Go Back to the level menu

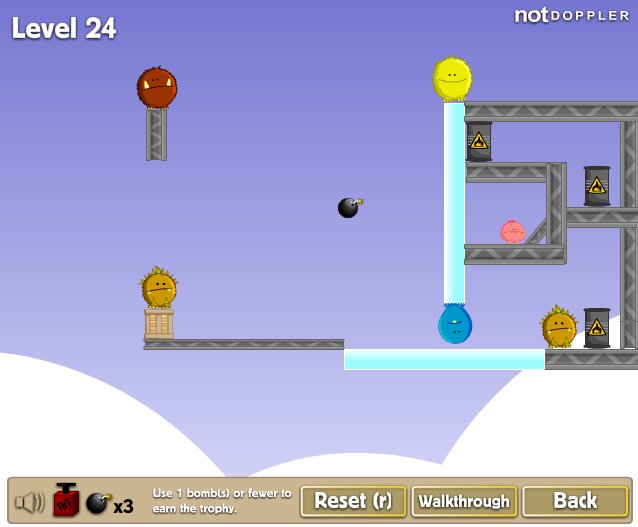click(x=575, y=501)
